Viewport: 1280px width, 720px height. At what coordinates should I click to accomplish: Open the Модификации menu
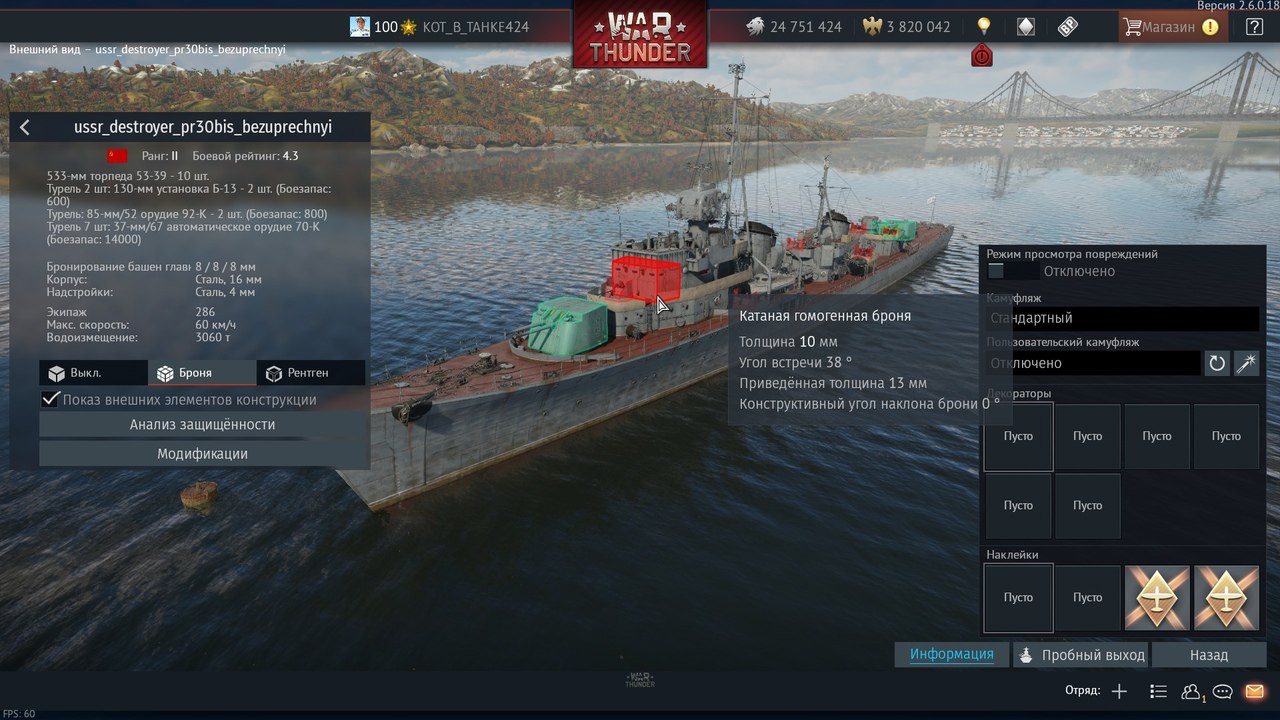pos(202,454)
